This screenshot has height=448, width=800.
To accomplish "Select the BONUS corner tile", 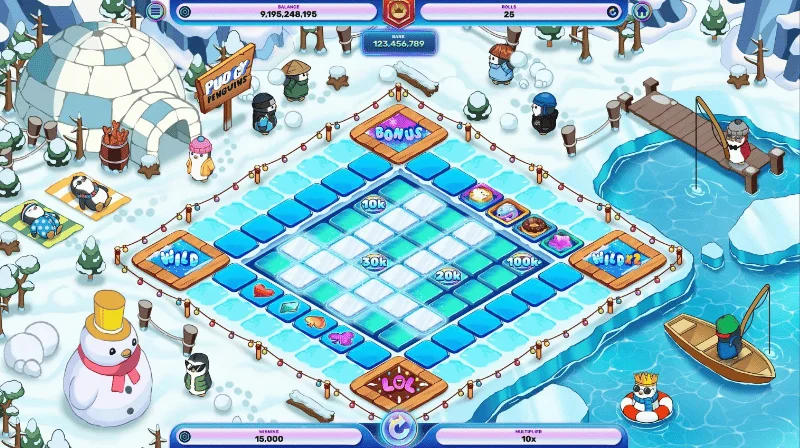I will pyautogui.click(x=398, y=132).
